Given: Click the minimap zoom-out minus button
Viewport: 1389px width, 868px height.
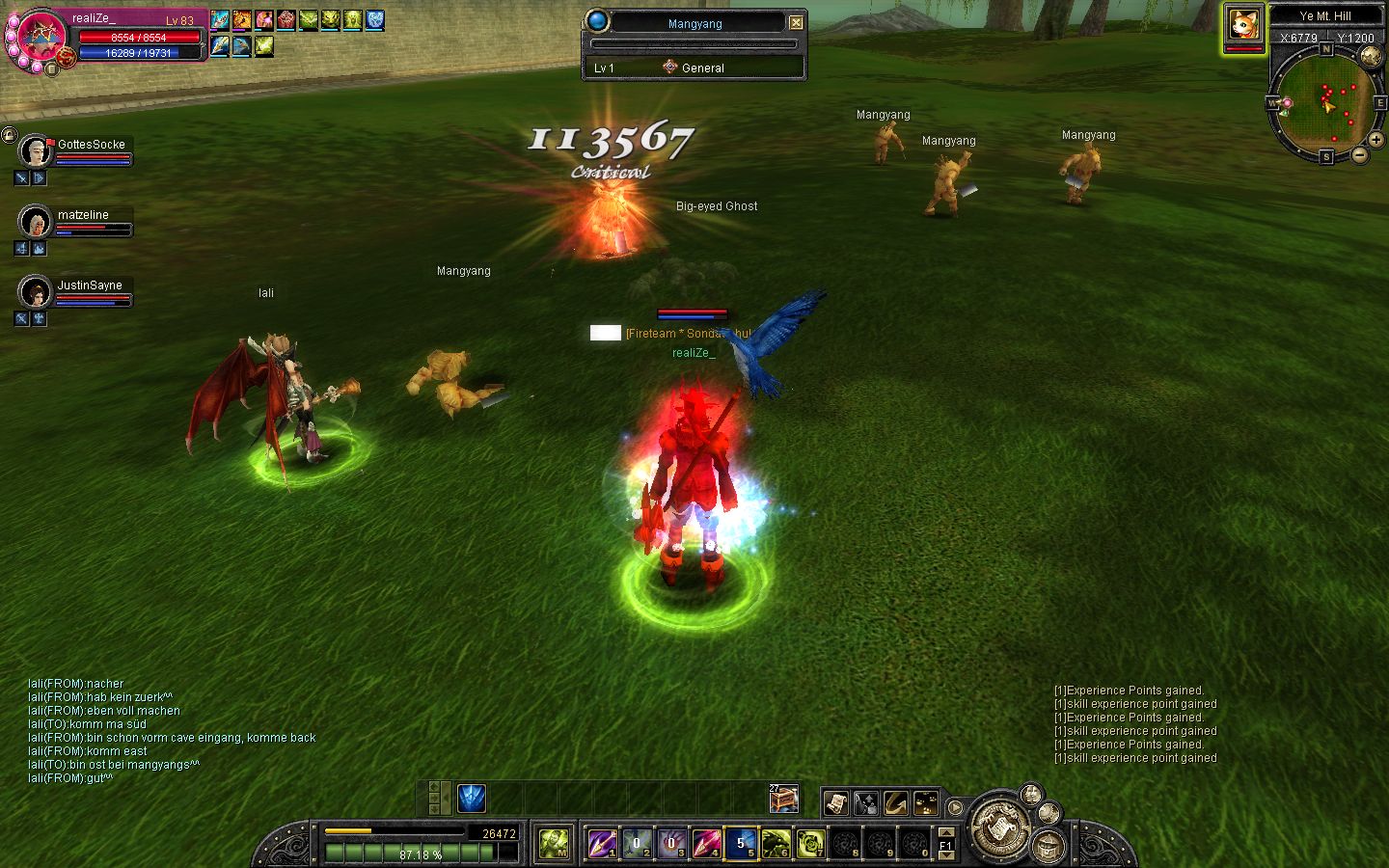Looking at the screenshot, I should click(x=1359, y=154).
